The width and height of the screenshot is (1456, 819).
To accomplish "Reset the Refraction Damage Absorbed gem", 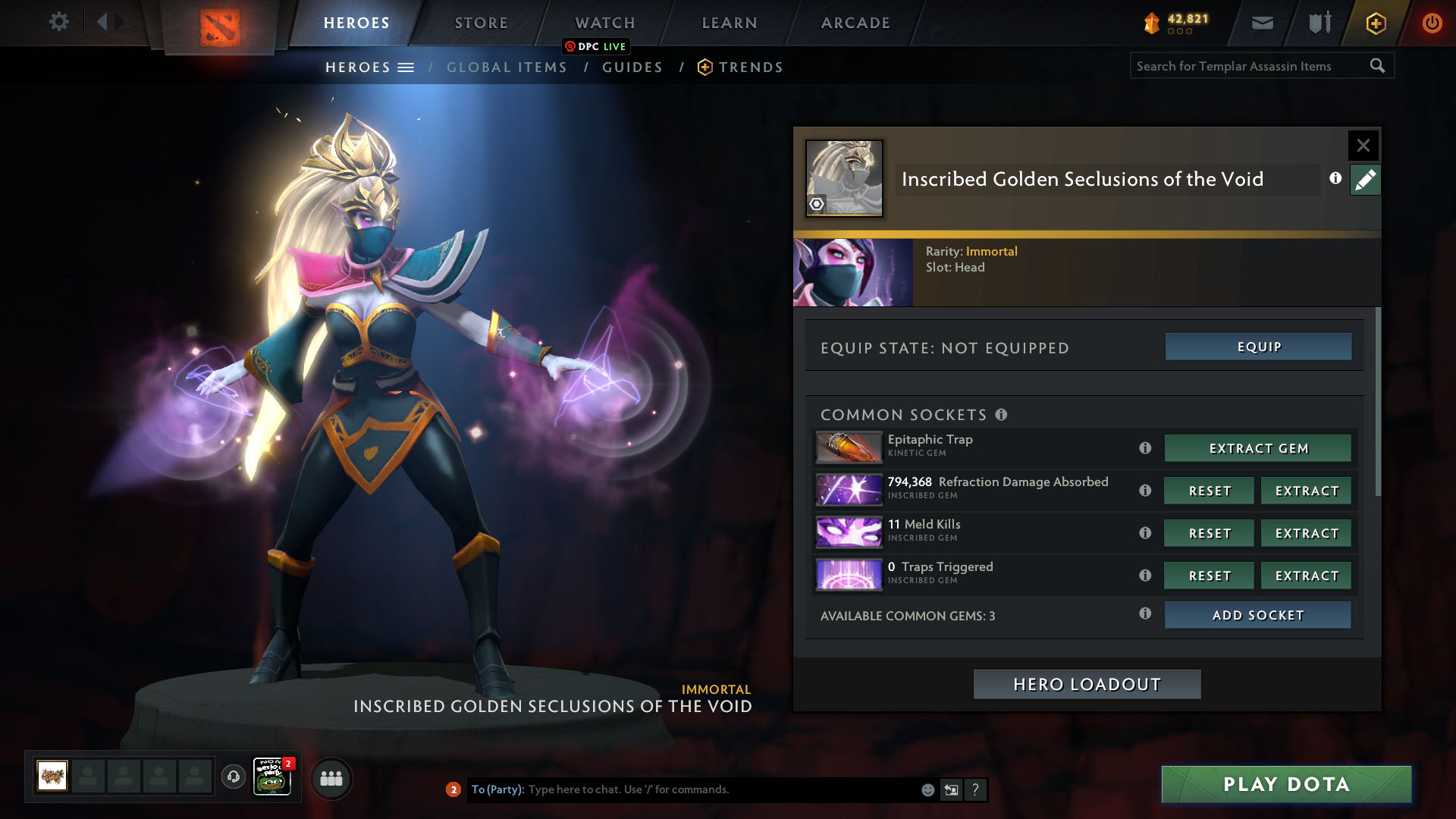I will [1210, 491].
